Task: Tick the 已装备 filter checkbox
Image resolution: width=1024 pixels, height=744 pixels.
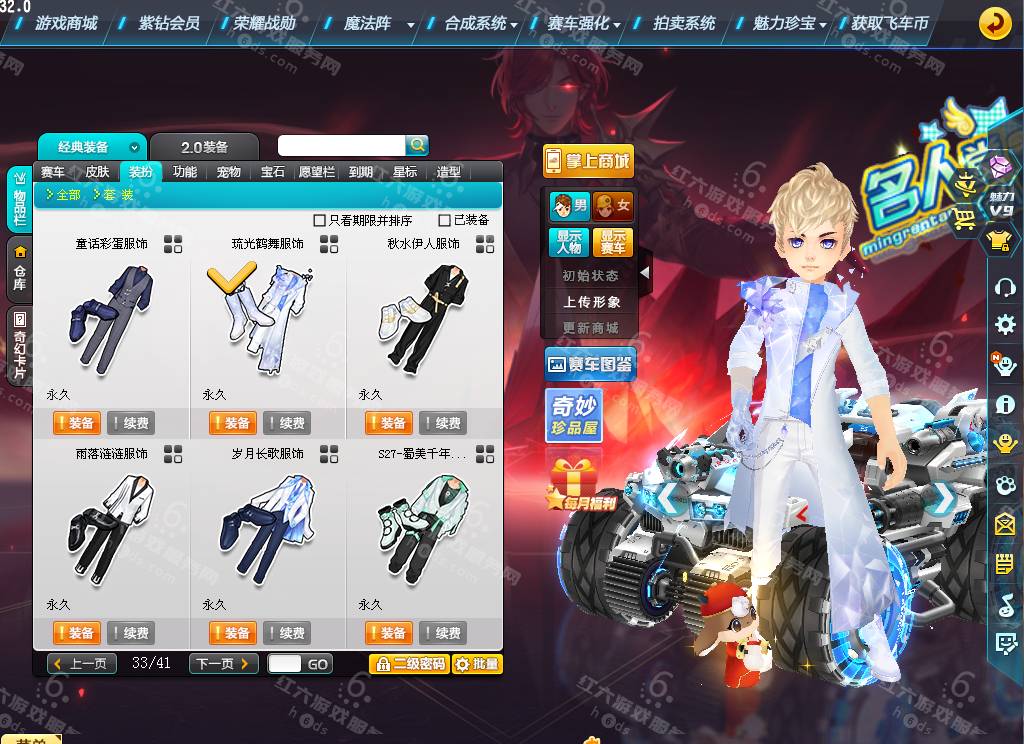Action: pos(445,220)
